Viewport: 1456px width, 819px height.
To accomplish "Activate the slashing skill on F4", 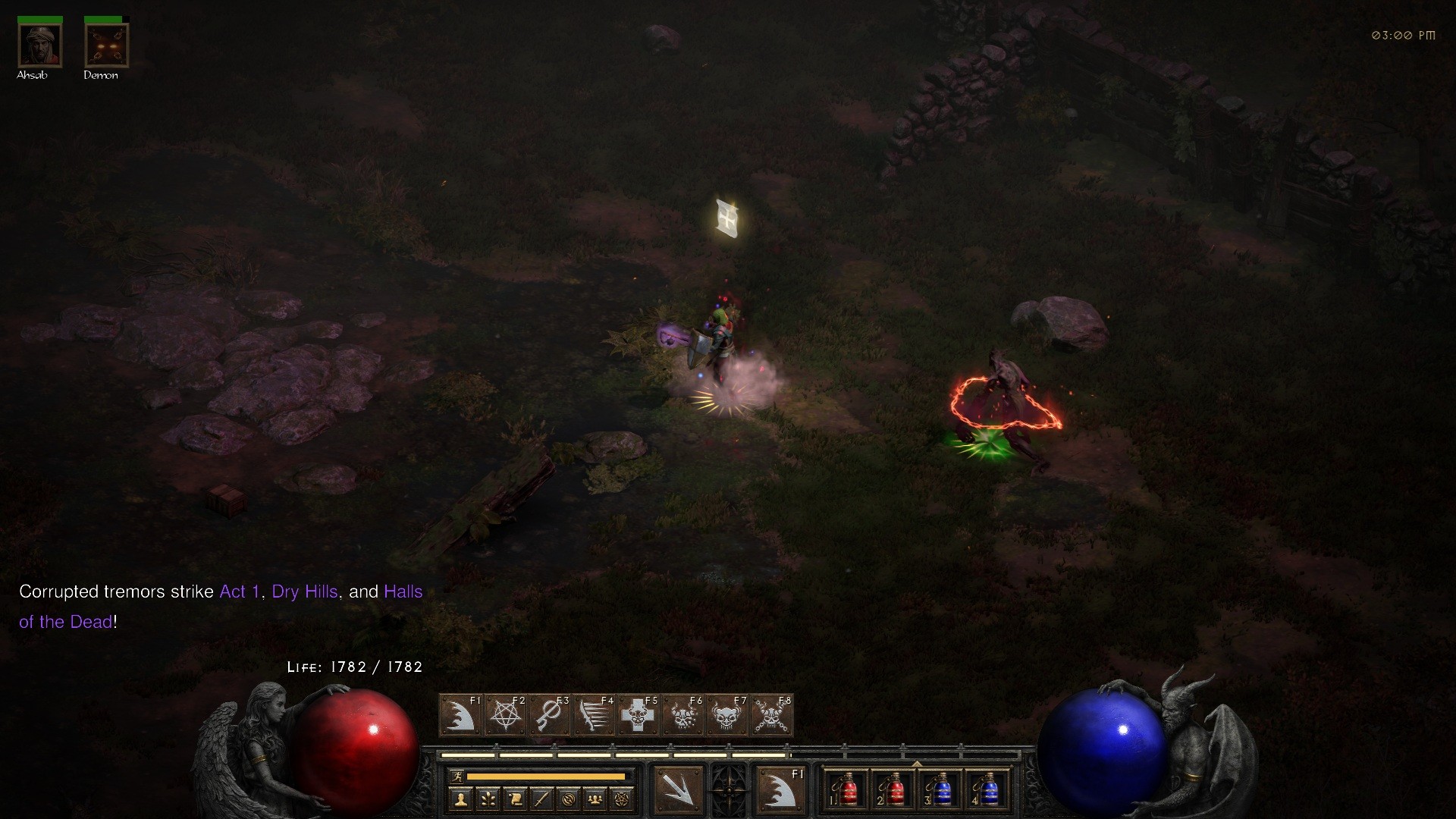I will coord(594,714).
